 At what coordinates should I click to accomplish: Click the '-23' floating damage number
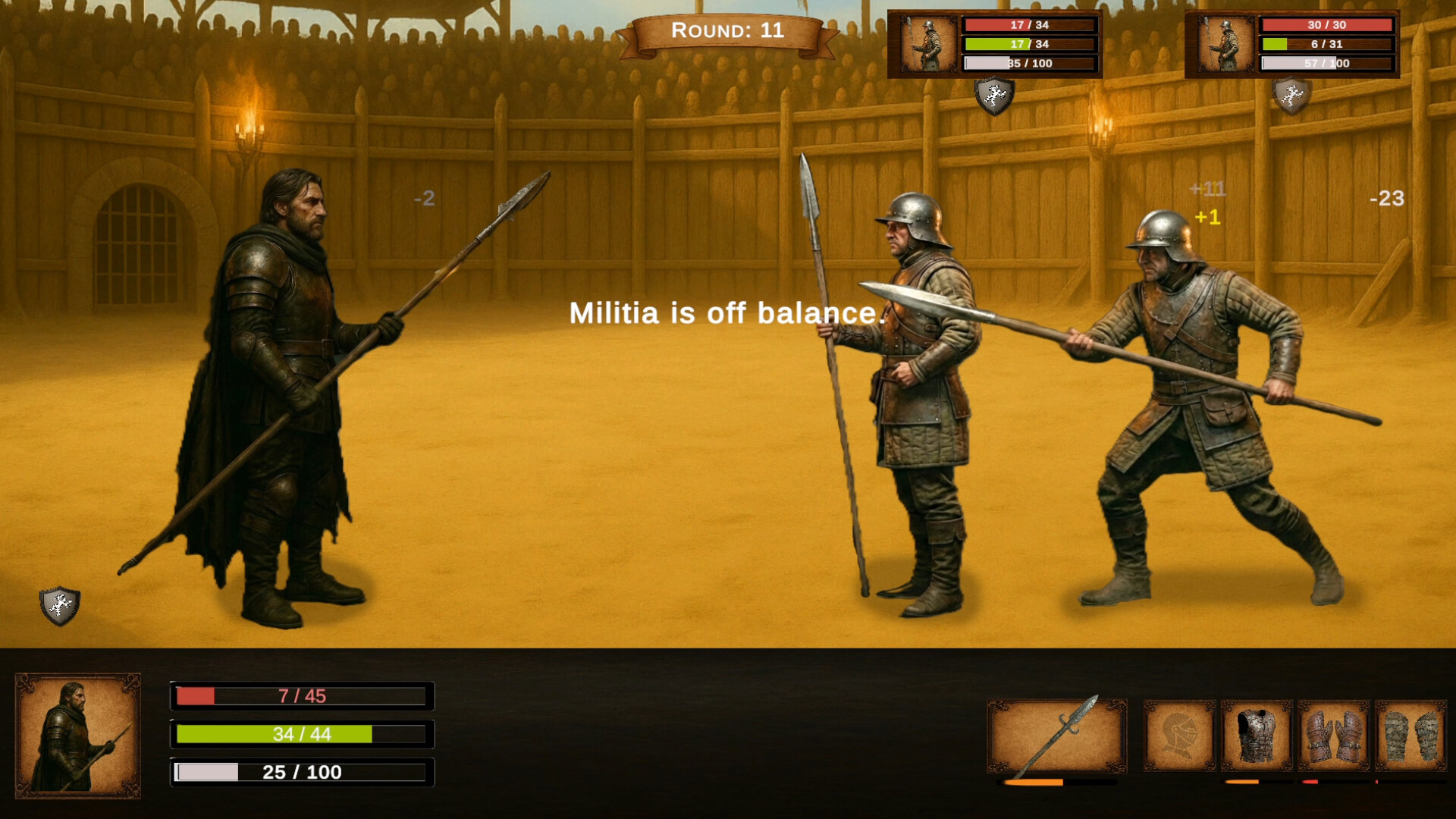tap(1388, 200)
